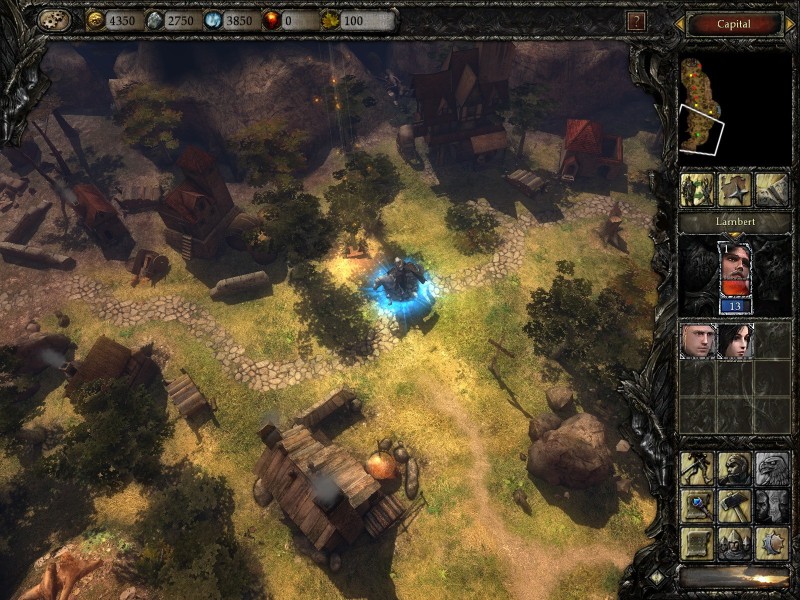Choose the blond male party member portrait
This screenshot has width=800, height=600.
click(x=697, y=340)
